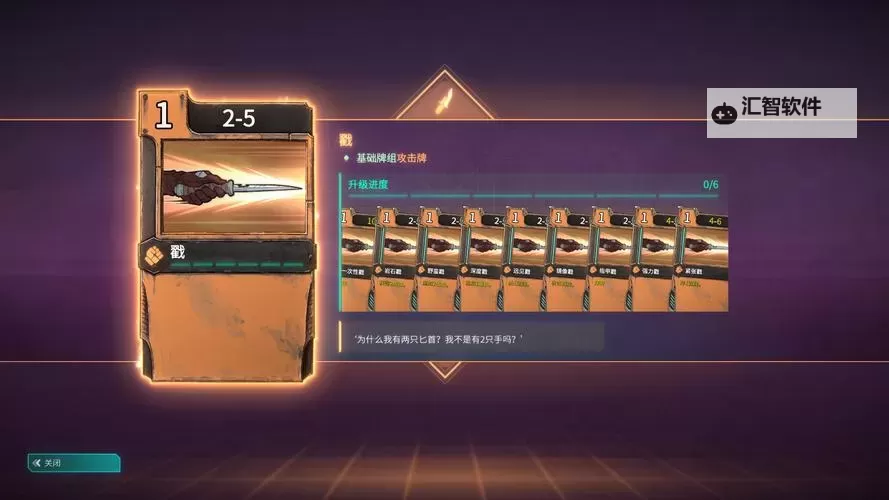Screen dimensions: 889x500
Task: Choose the 深度戳 upgrade card
Action: [480, 260]
